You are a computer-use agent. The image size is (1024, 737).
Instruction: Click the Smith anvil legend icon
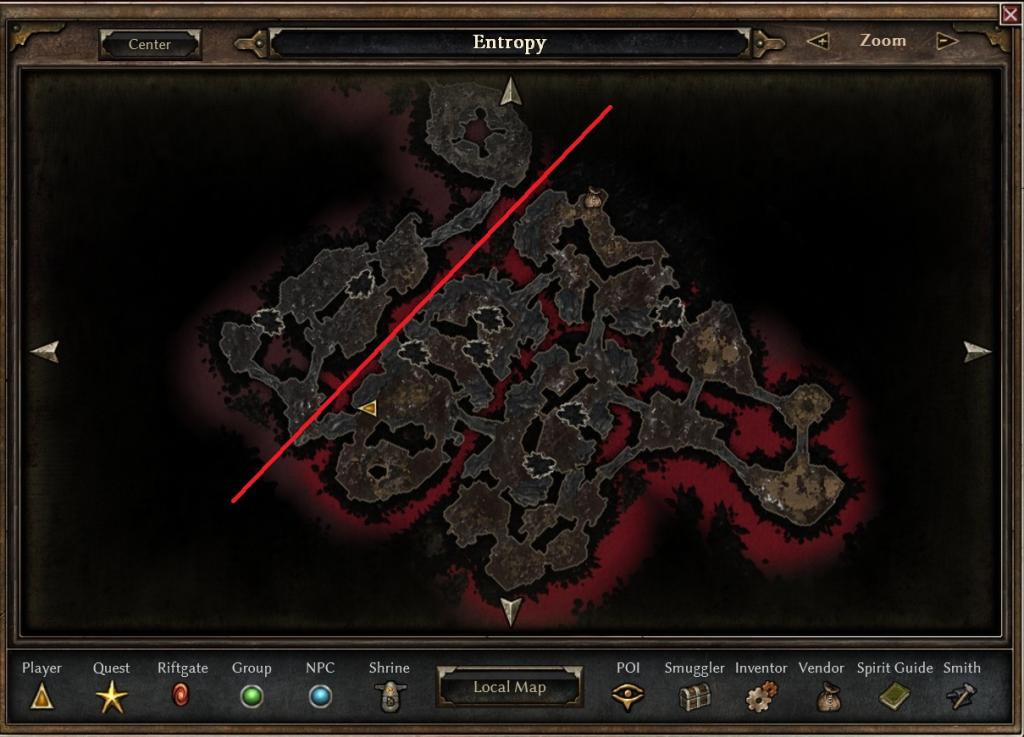961,696
